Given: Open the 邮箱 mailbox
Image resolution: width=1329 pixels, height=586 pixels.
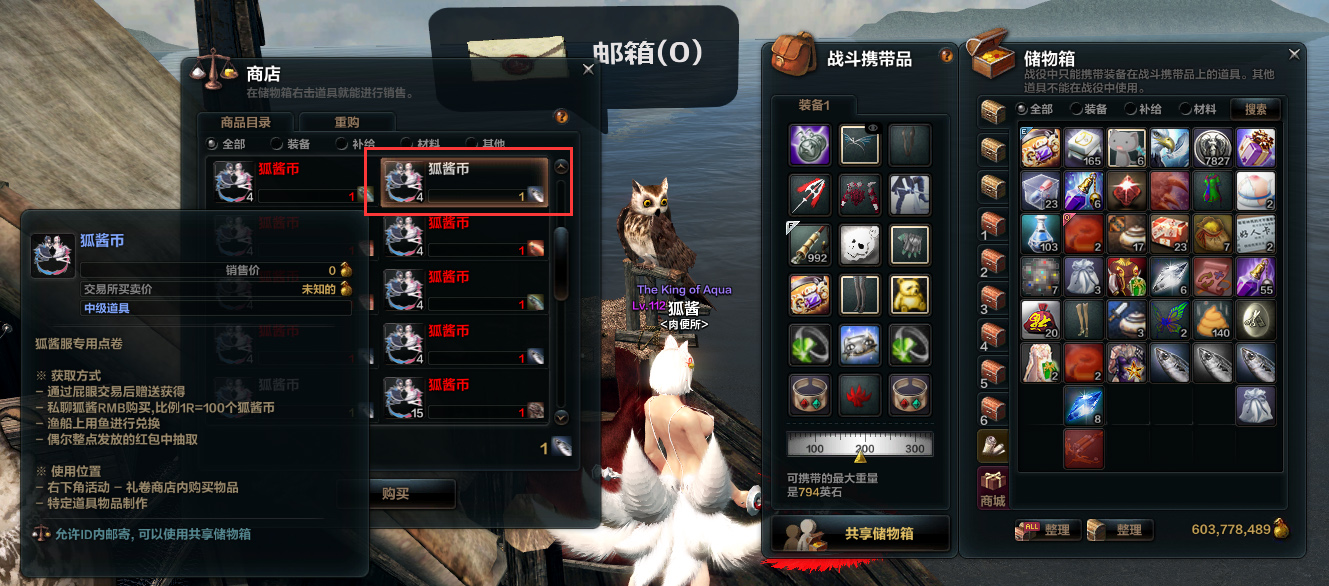Looking at the screenshot, I should tap(583, 52).
